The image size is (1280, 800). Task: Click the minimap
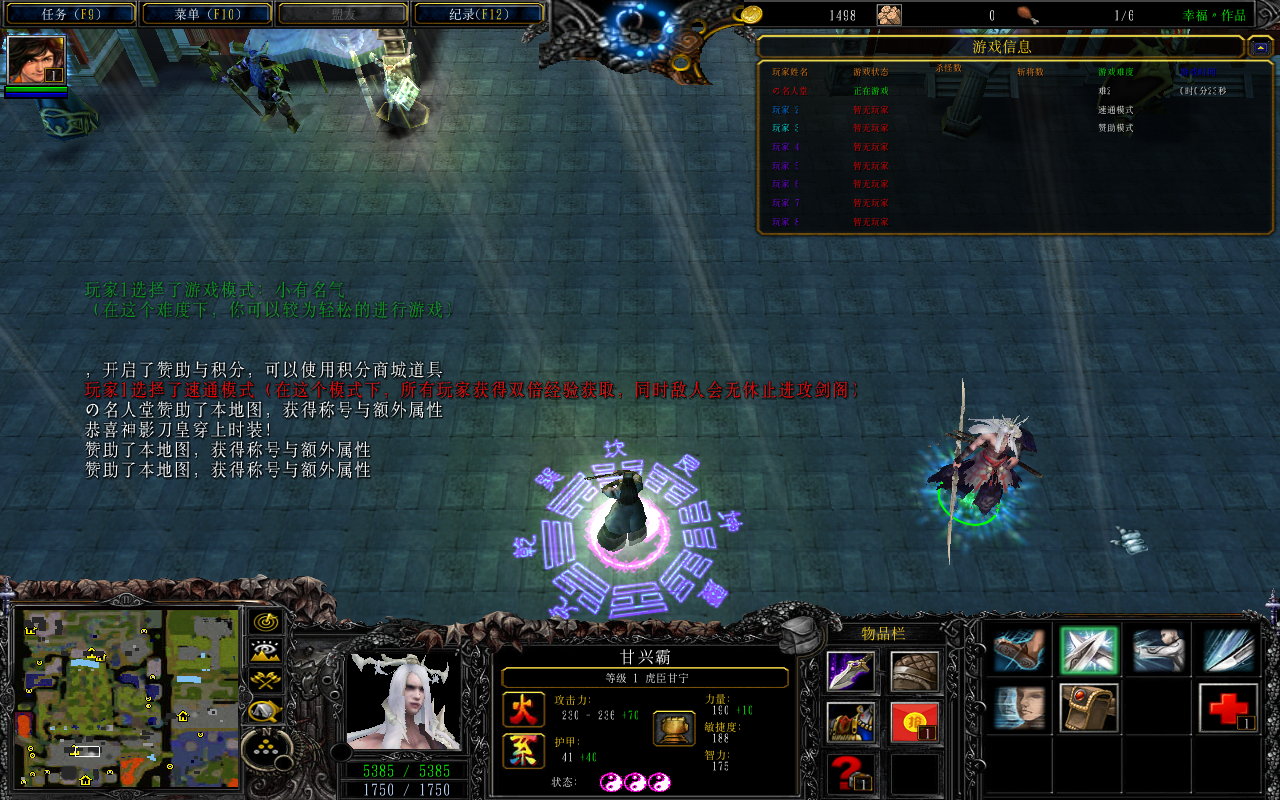pyautogui.click(x=131, y=697)
